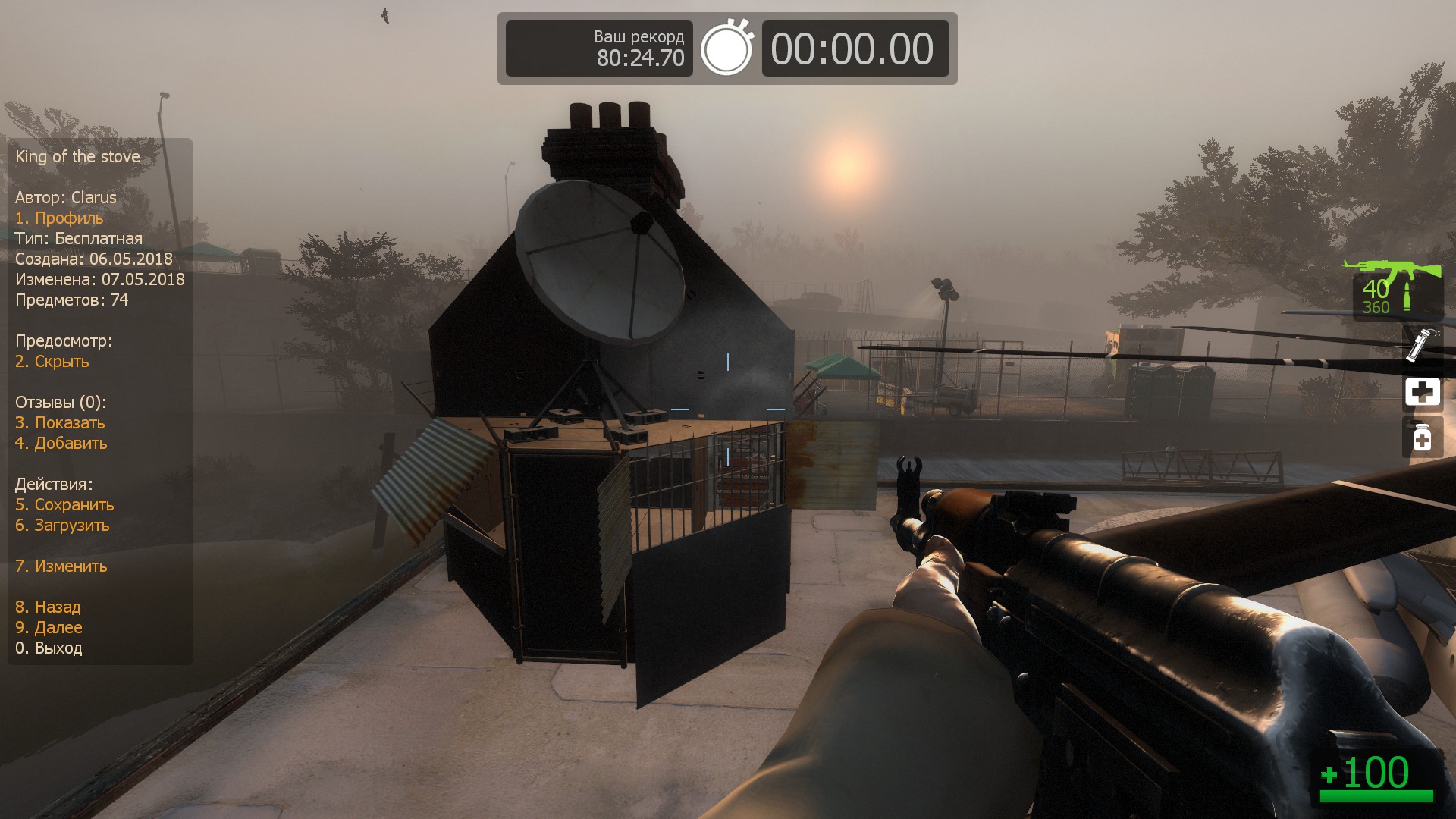Add a review (Добавить)
Image resolution: width=1456 pixels, height=819 pixels.
click(x=61, y=444)
